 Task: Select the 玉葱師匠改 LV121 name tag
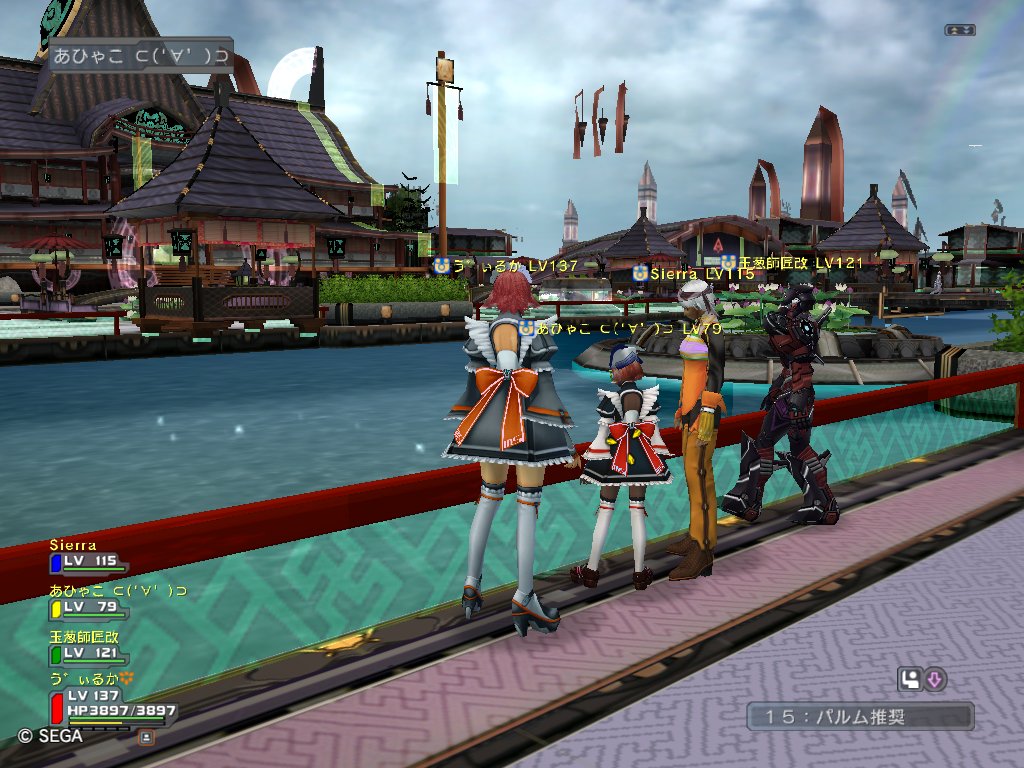797,262
